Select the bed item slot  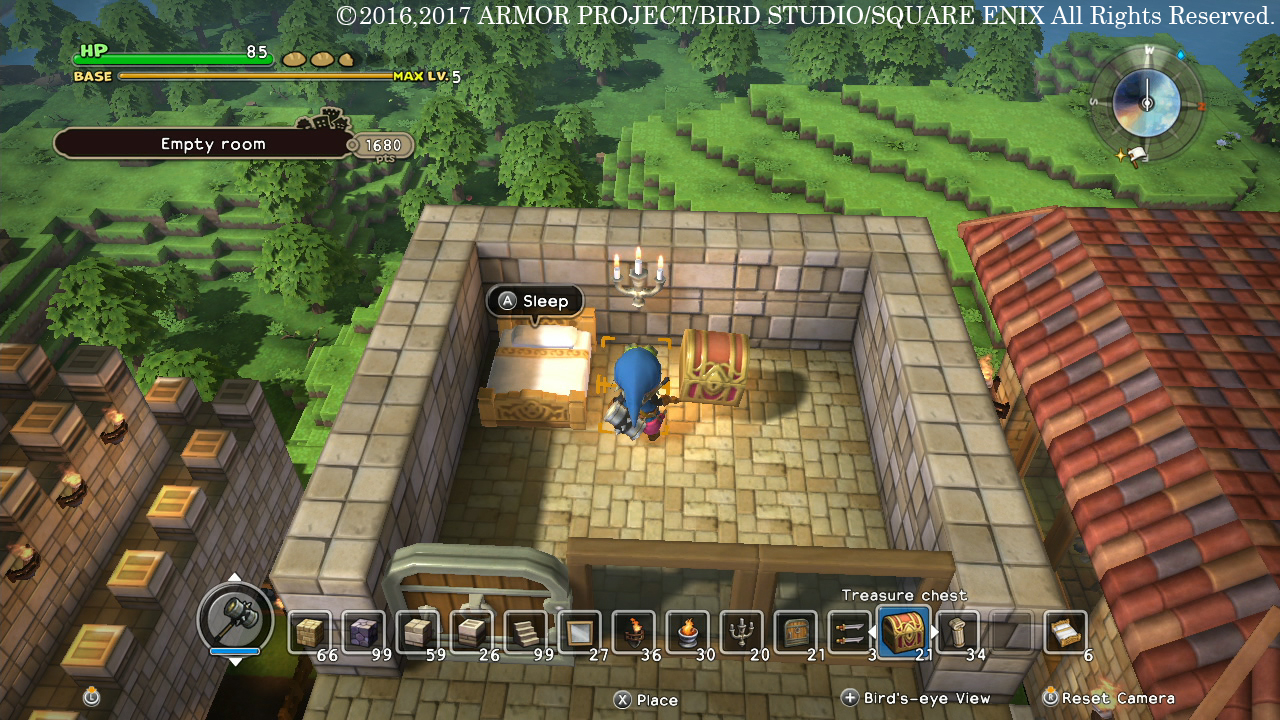[x=1065, y=632]
